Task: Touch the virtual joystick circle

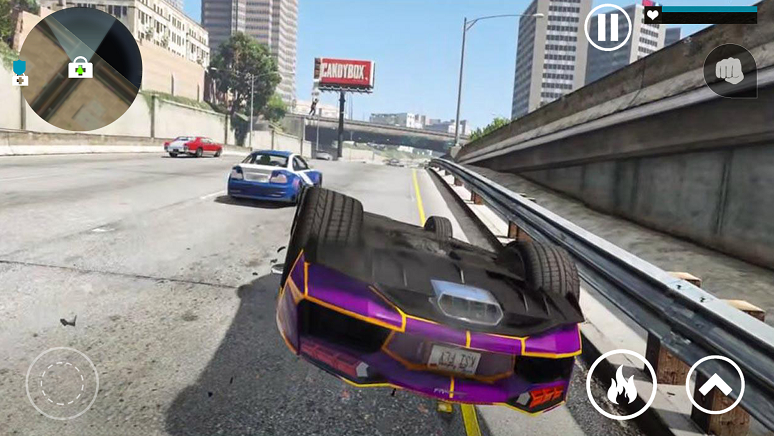Action: (62, 383)
